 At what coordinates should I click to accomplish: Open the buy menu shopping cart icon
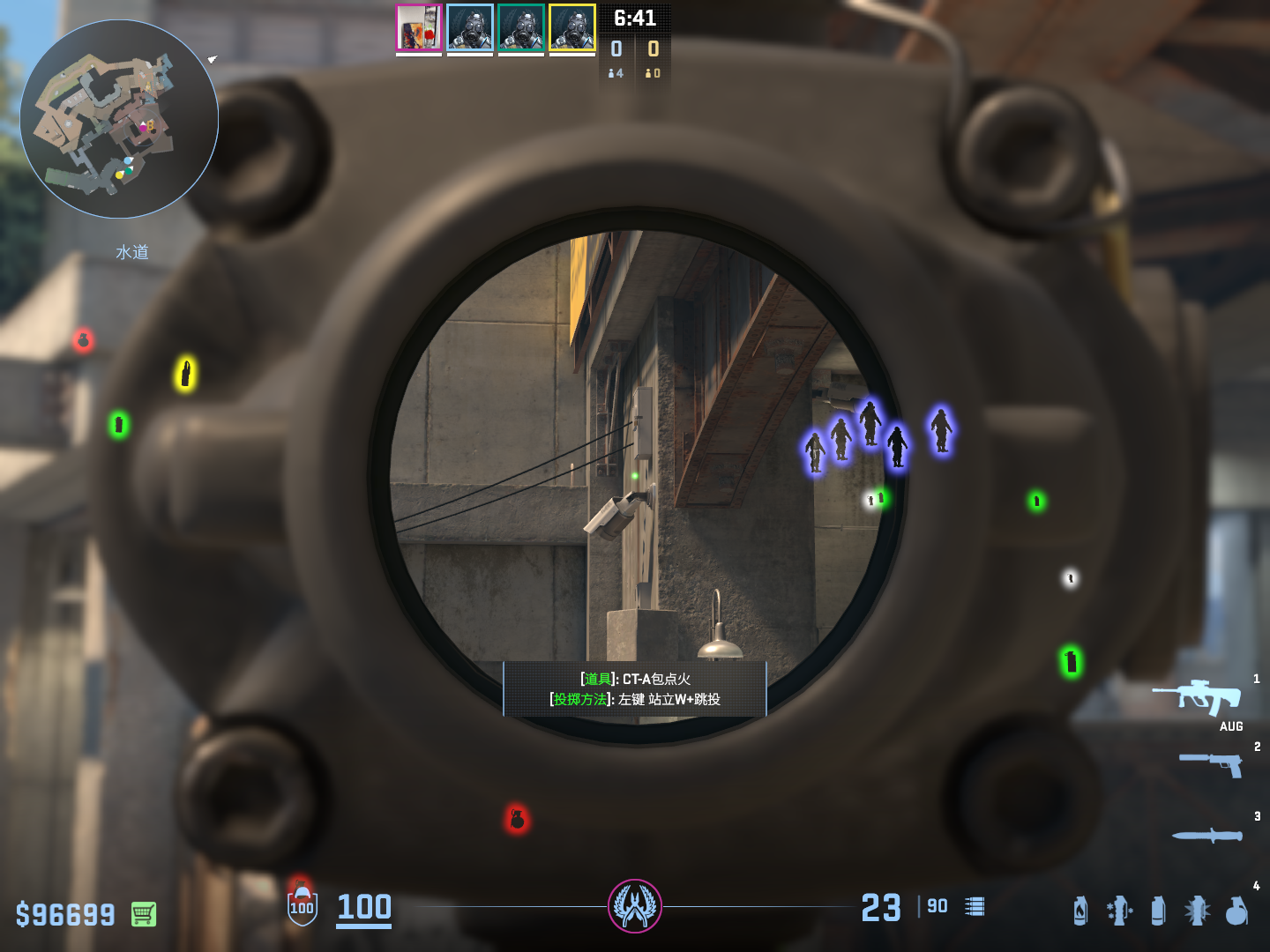tap(144, 914)
